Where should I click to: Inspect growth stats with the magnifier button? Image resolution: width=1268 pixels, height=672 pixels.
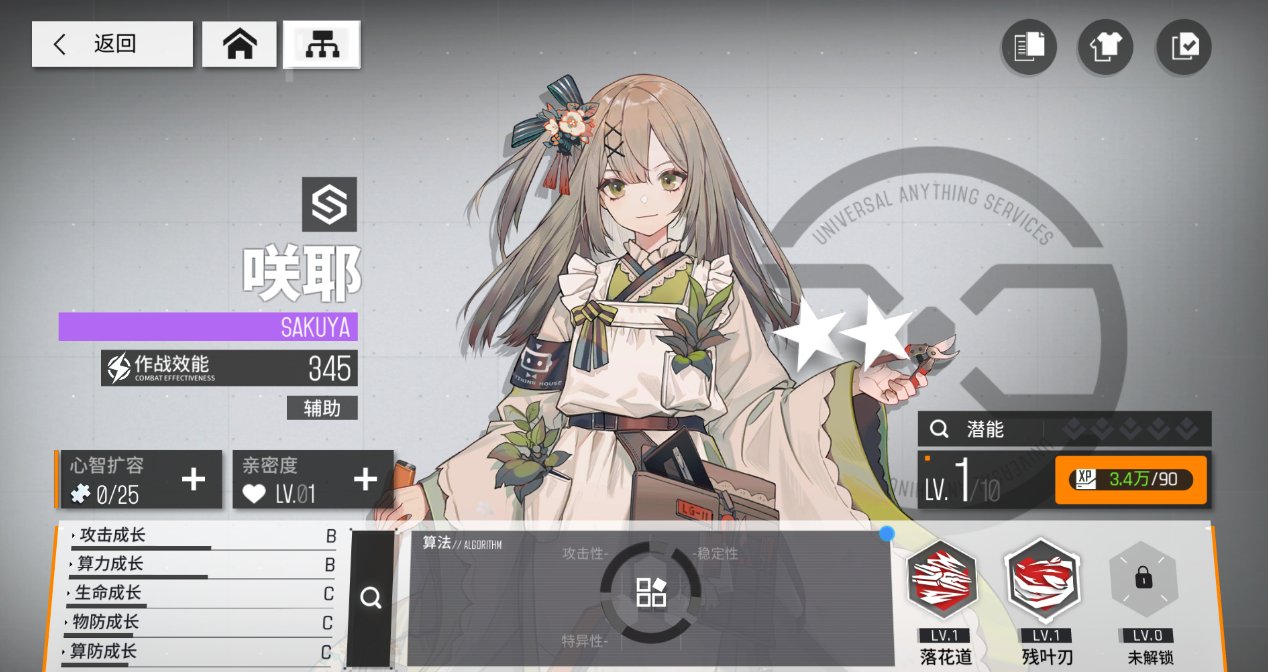tap(371, 598)
